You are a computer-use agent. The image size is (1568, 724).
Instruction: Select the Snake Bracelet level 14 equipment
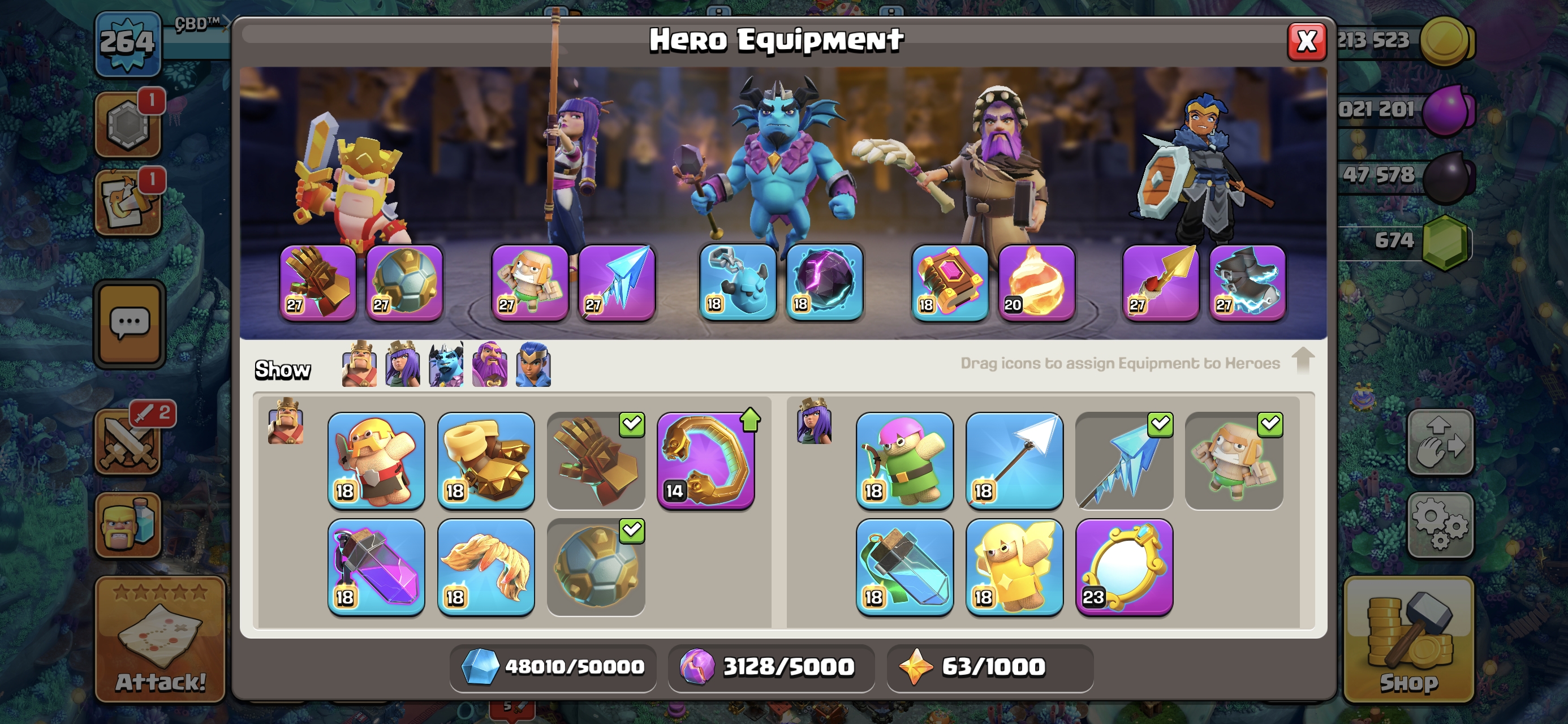[x=705, y=461]
